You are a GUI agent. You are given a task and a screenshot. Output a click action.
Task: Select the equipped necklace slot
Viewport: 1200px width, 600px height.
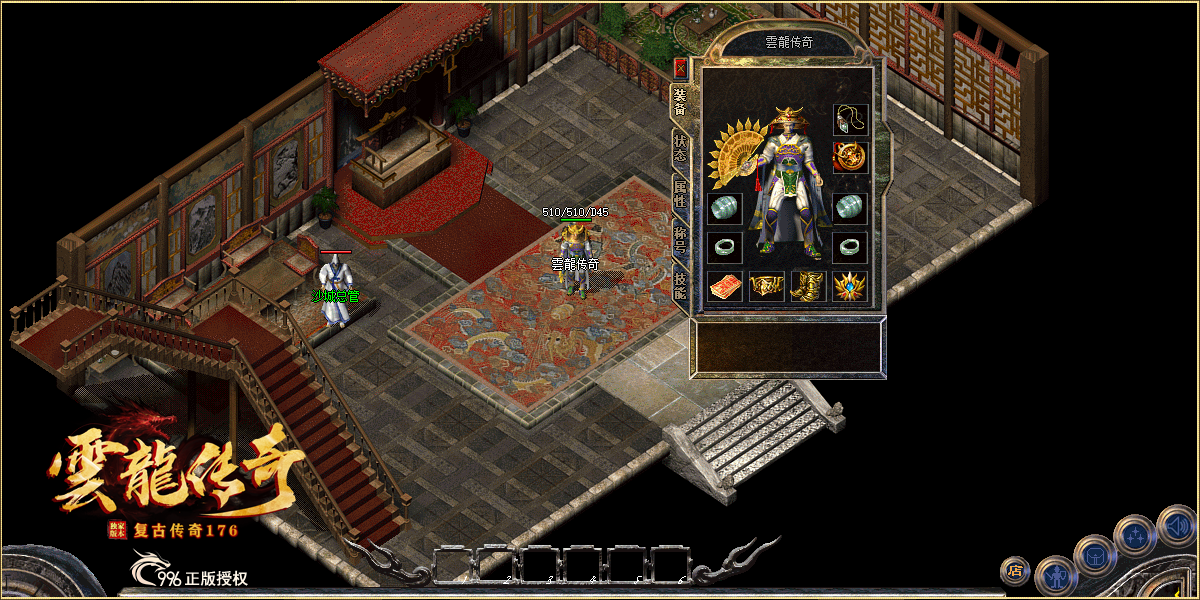850,120
